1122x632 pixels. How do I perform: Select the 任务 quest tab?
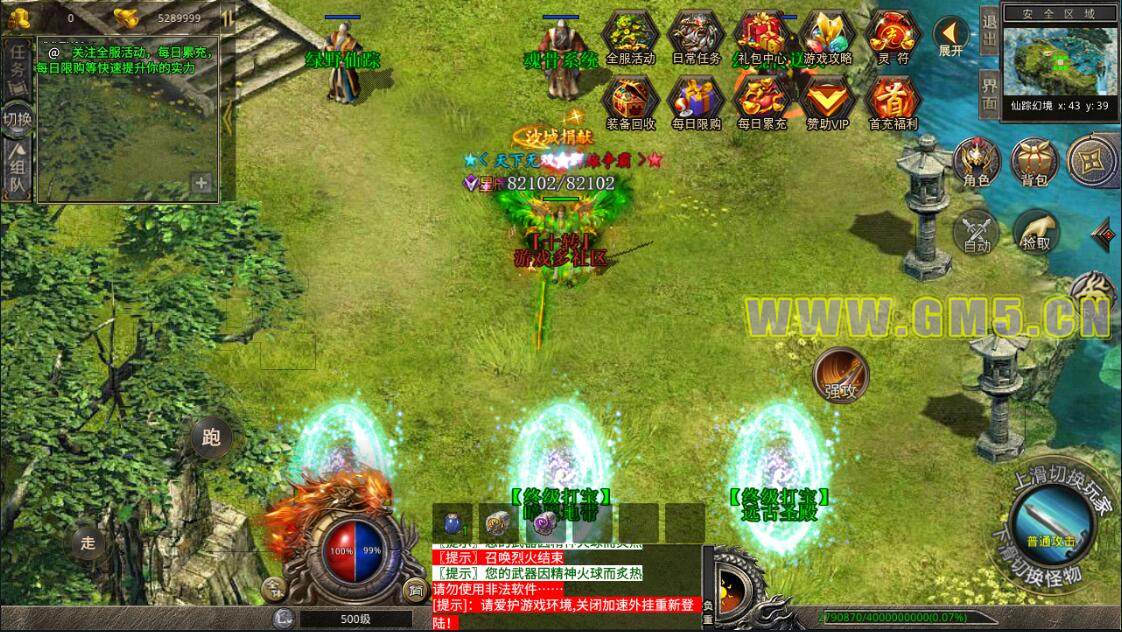pos(17,67)
